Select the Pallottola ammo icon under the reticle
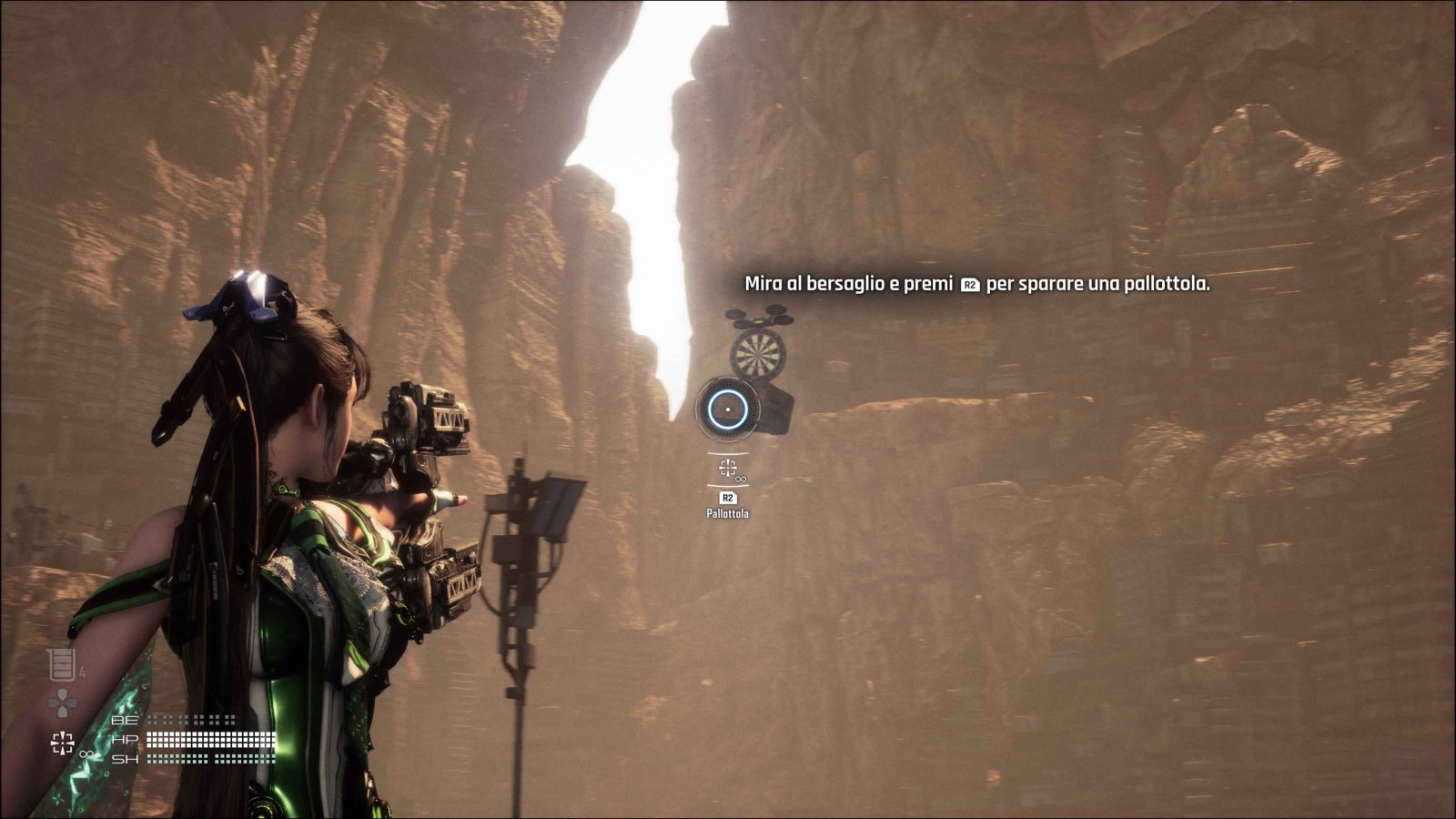 (727, 468)
